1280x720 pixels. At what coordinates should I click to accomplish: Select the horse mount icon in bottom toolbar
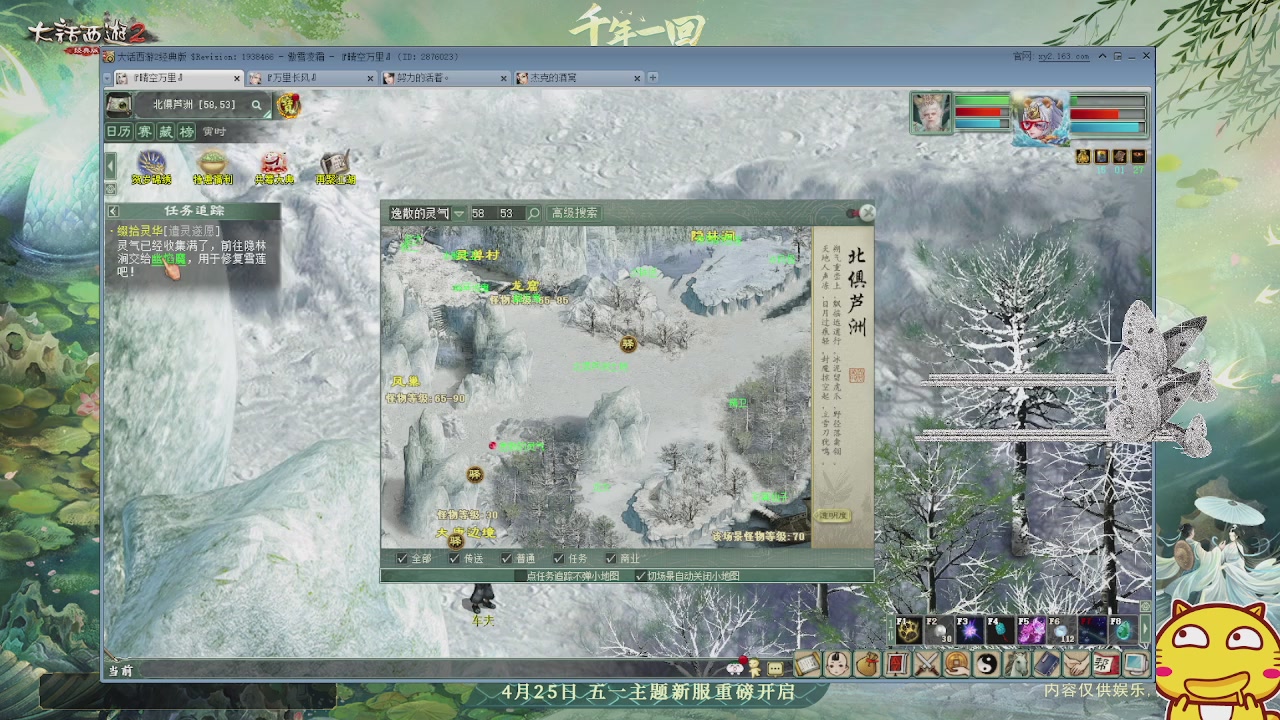(1016, 665)
